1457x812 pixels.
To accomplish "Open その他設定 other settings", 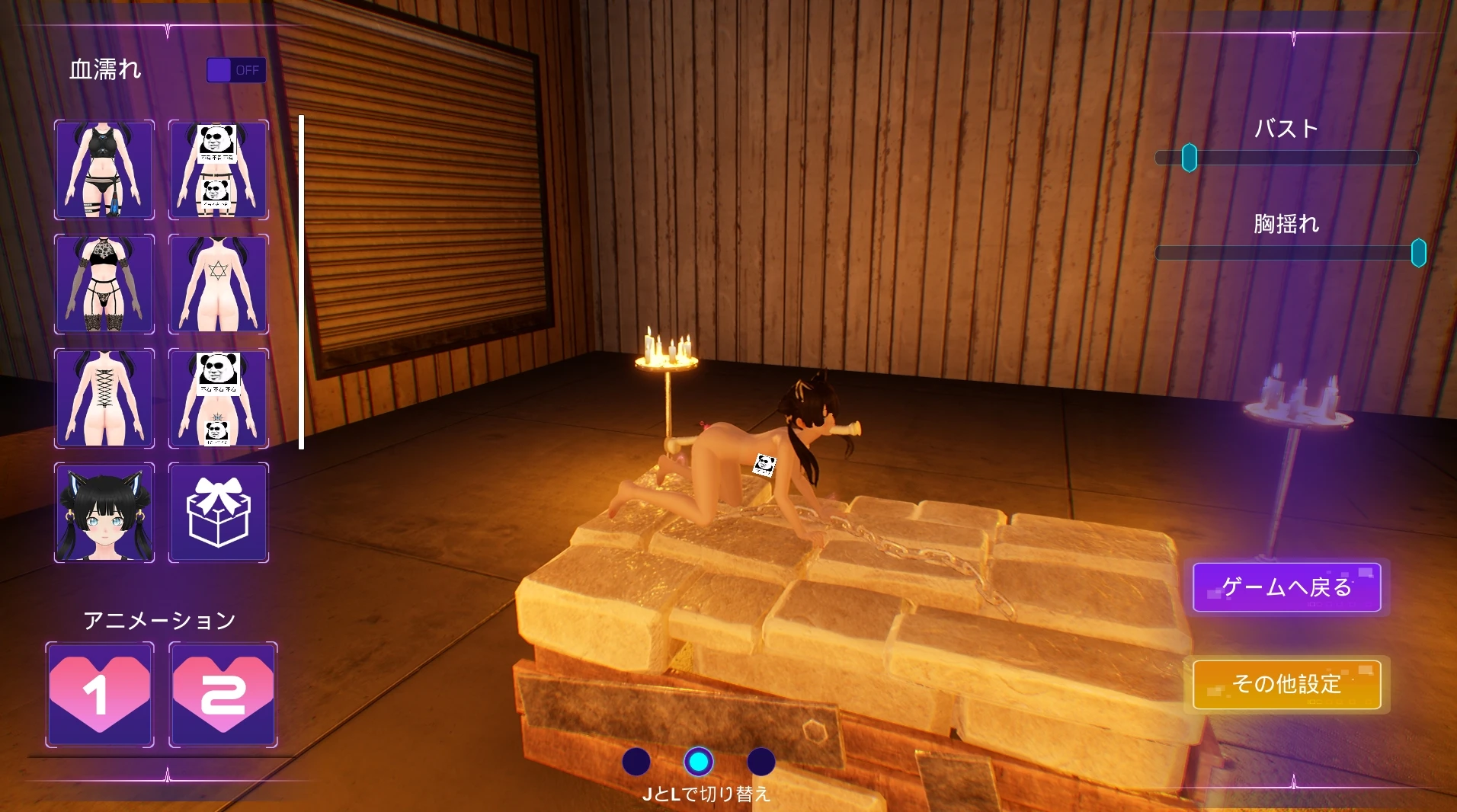I will (1286, 684).
